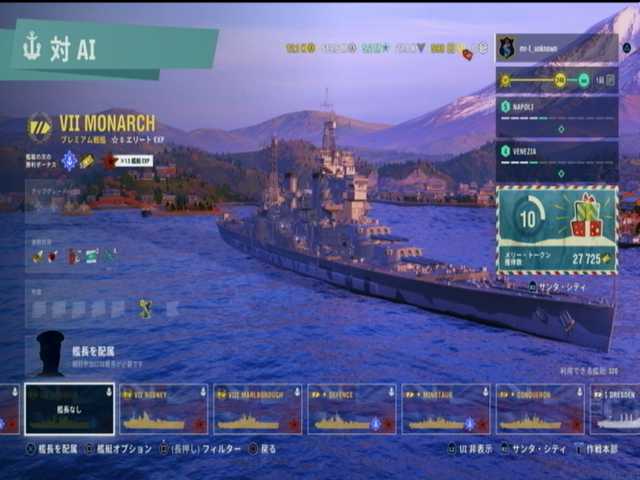Choose the Marlborough ship card

click(257, 410)
